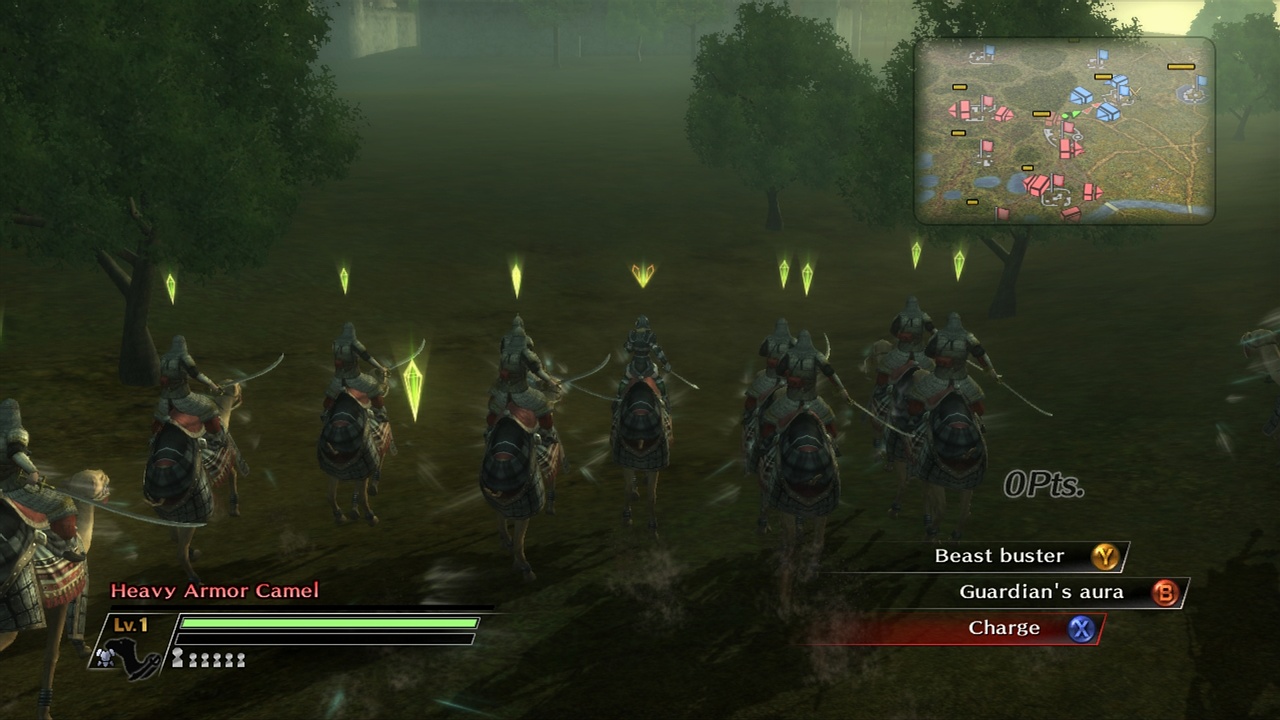
Task: Select the red-outlined leader diamond marker
Action: point(641,272)
